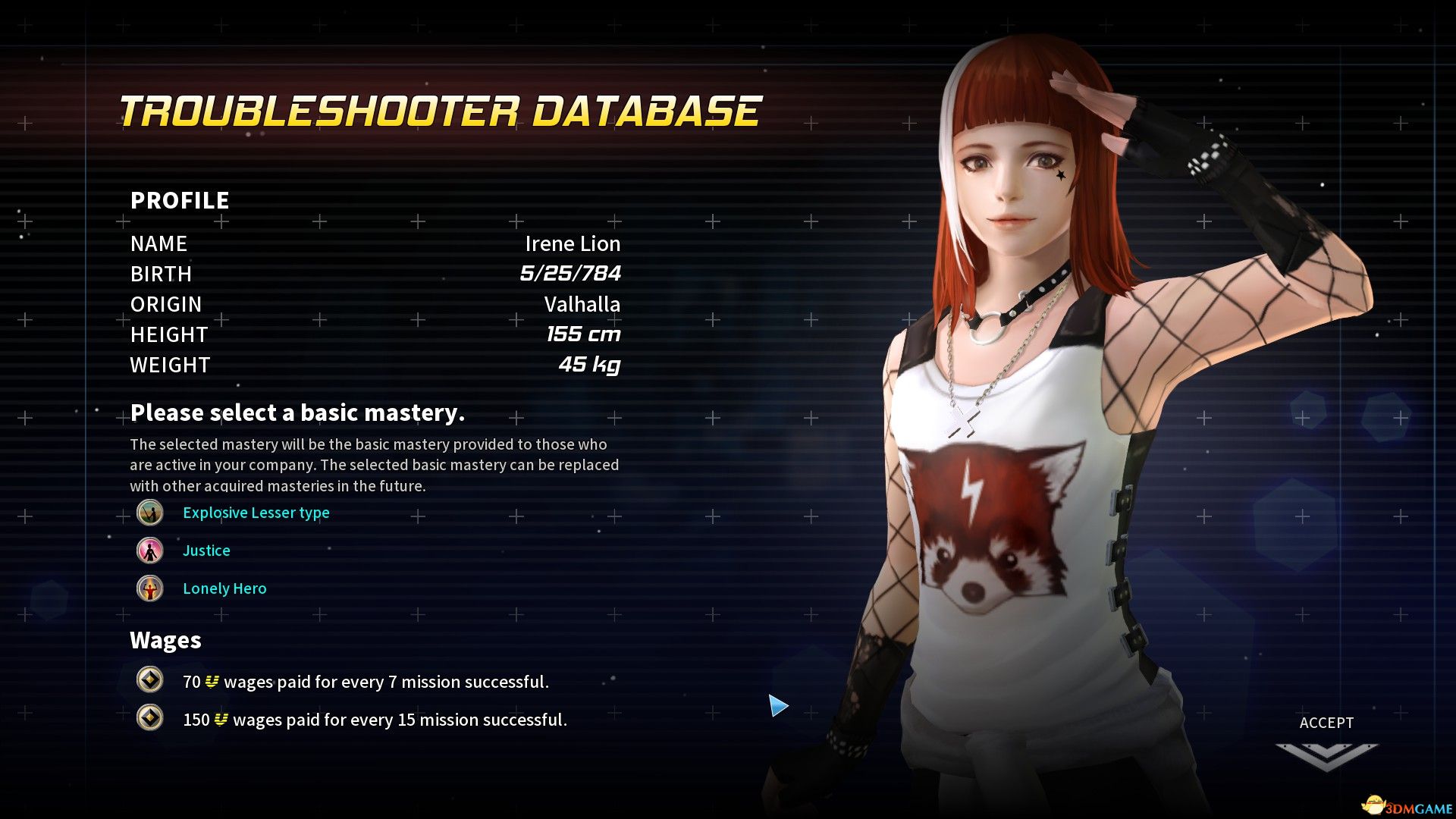This screenshot has width=1456, height=819.
Task: Collapse the Wages section header
Action: [x=165, y=641]
